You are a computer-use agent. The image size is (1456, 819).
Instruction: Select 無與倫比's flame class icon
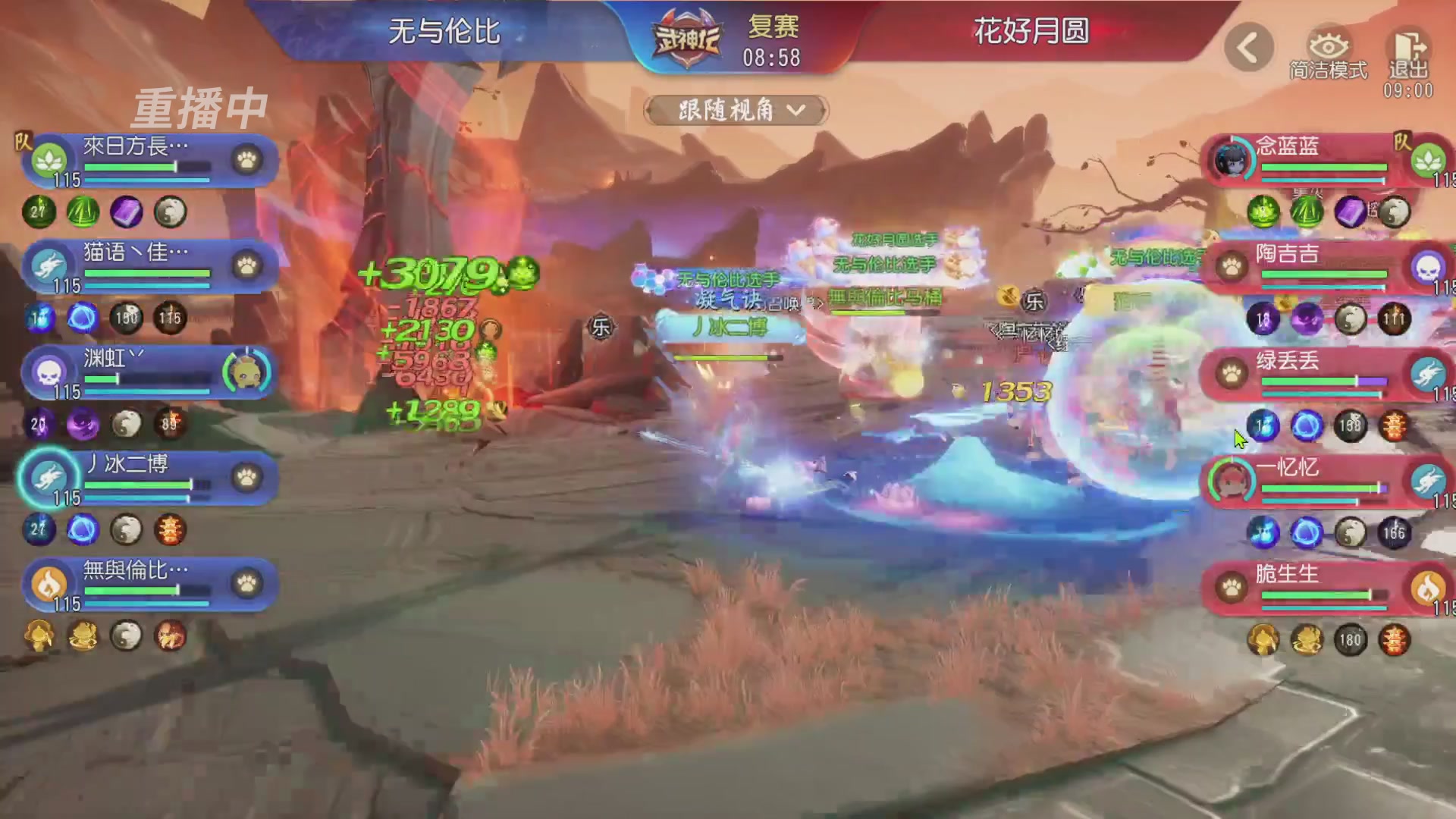(x=49, y=585)
